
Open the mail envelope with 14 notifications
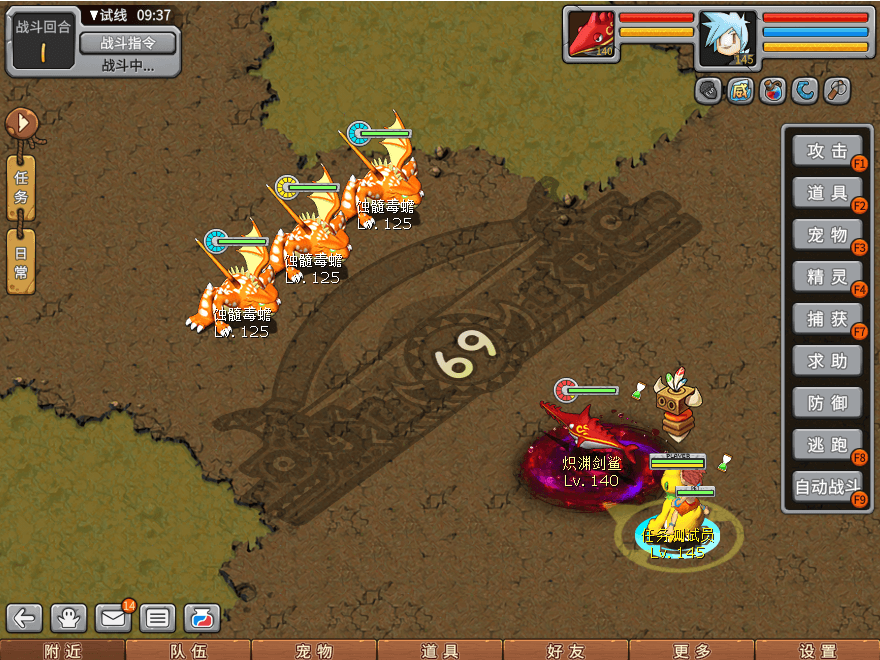[114, 618]
